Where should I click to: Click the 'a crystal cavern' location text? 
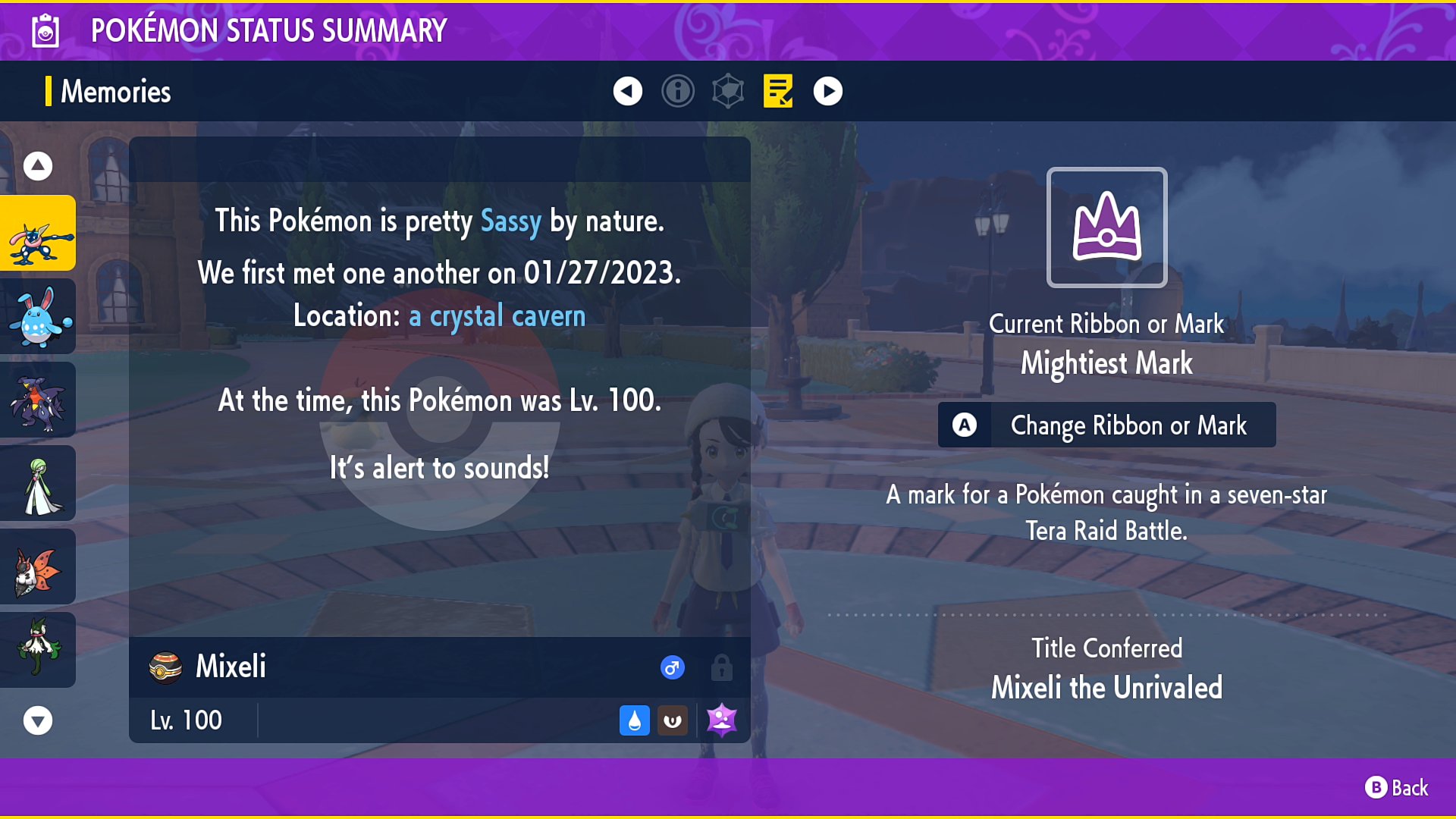click(x=497, y=316)
